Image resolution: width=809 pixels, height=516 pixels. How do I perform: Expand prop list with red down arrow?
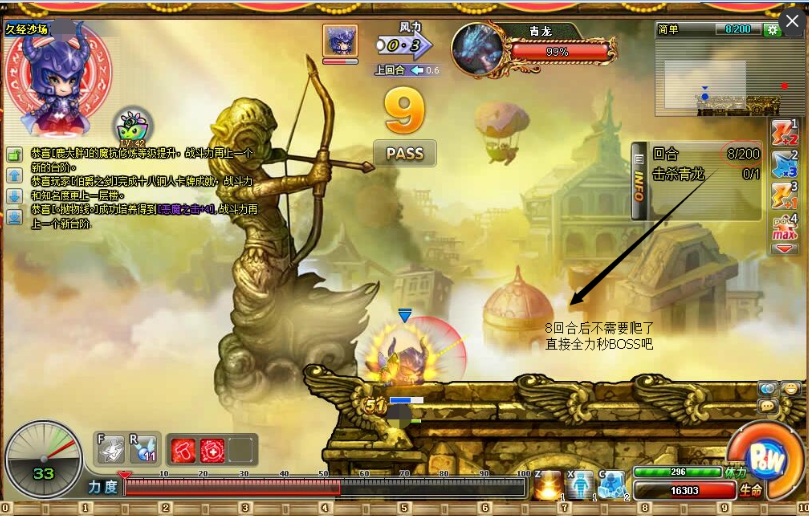tap(785, 248)
